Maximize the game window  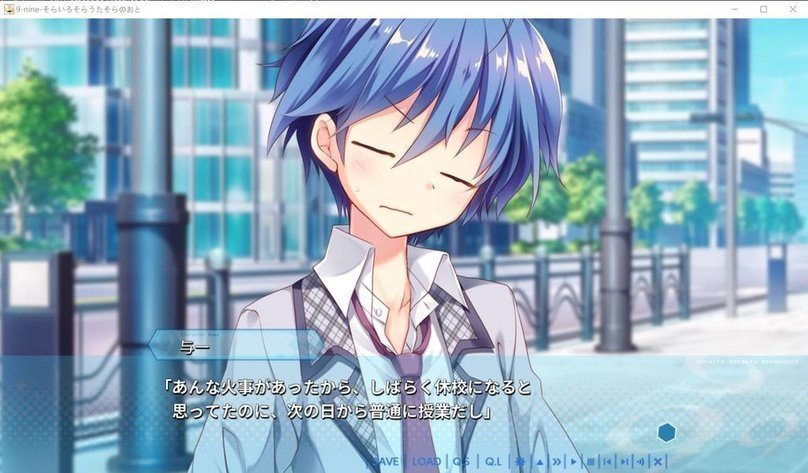point(763,9)
